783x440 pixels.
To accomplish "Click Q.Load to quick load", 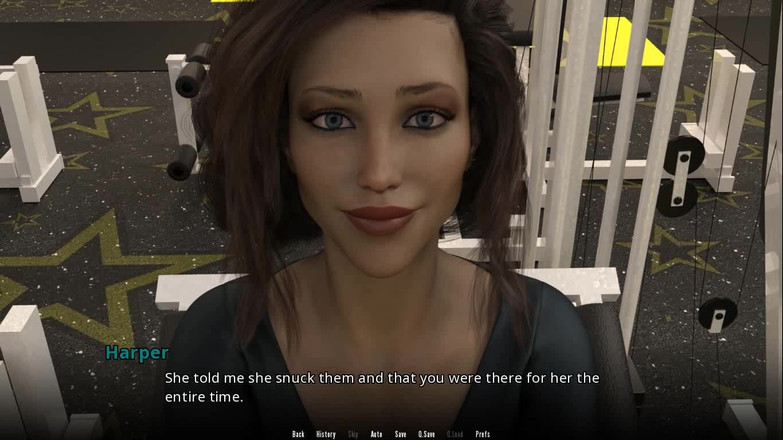I will coord(455,434).
